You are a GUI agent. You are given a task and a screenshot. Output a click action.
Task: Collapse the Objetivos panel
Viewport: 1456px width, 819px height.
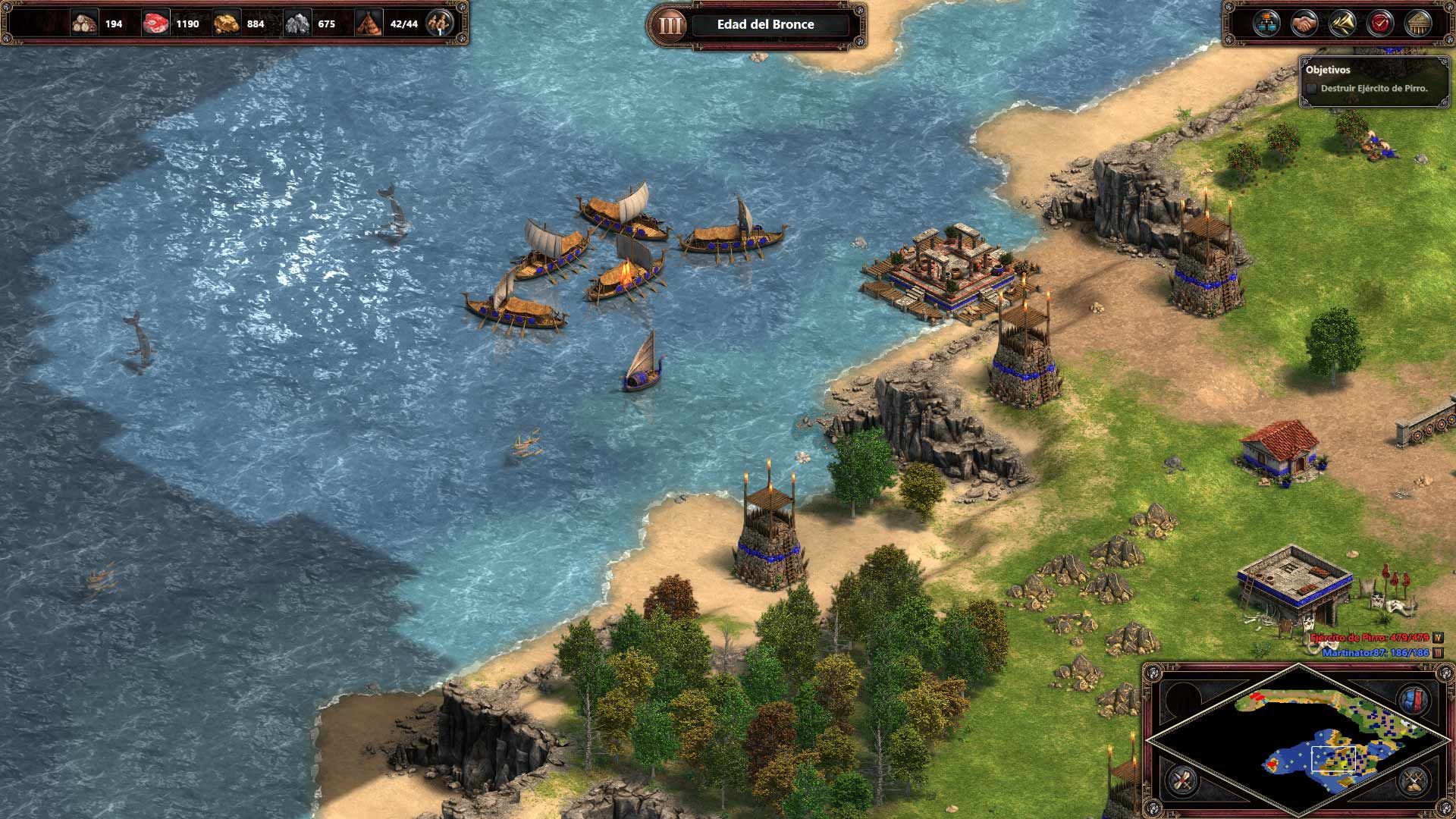(x=1327, y=71)
